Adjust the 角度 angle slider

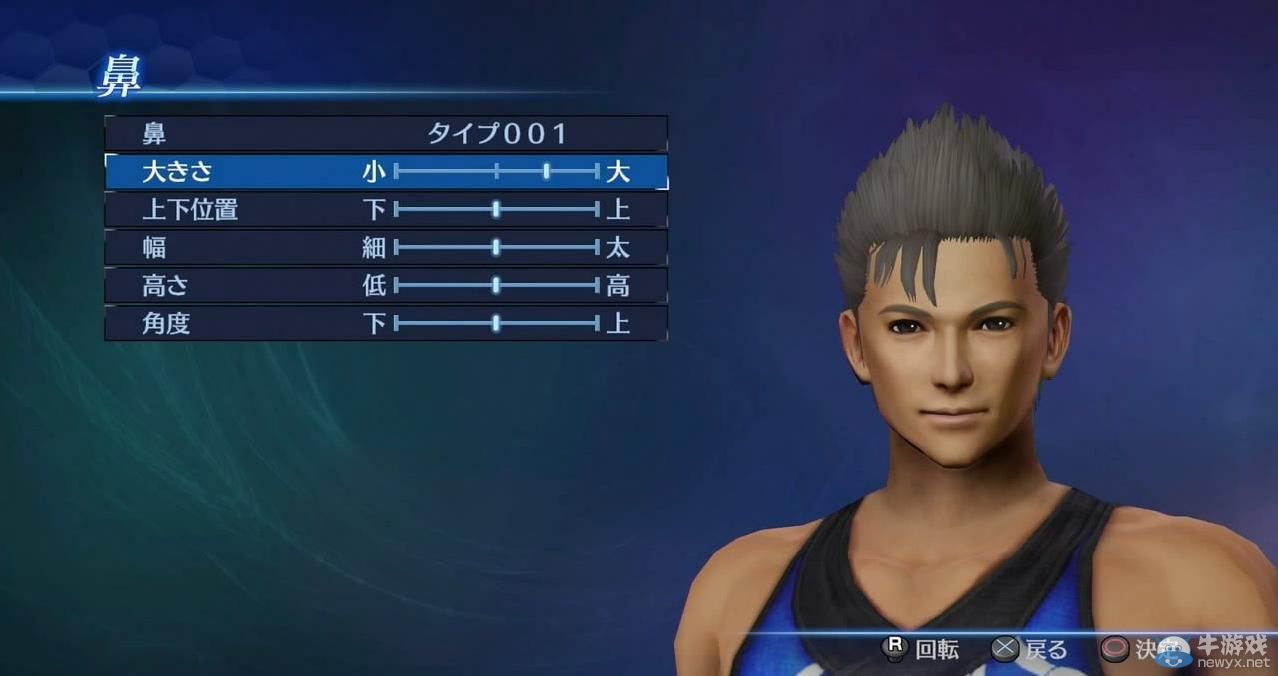click(496, 323)
